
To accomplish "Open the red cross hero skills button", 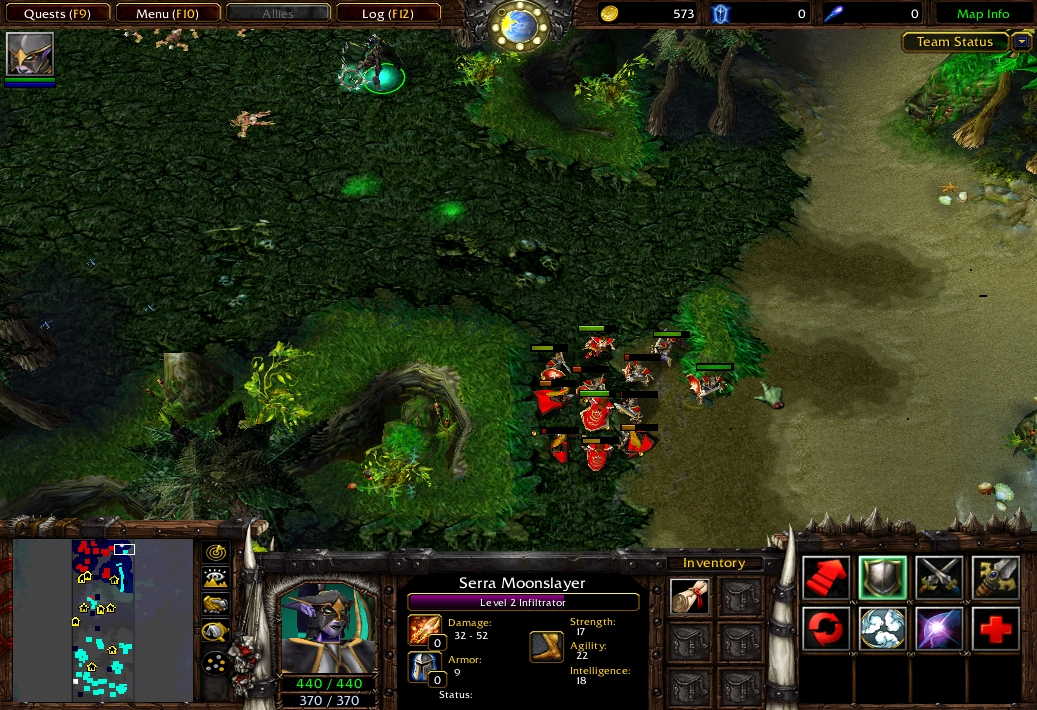I will [x=995, y=630].
